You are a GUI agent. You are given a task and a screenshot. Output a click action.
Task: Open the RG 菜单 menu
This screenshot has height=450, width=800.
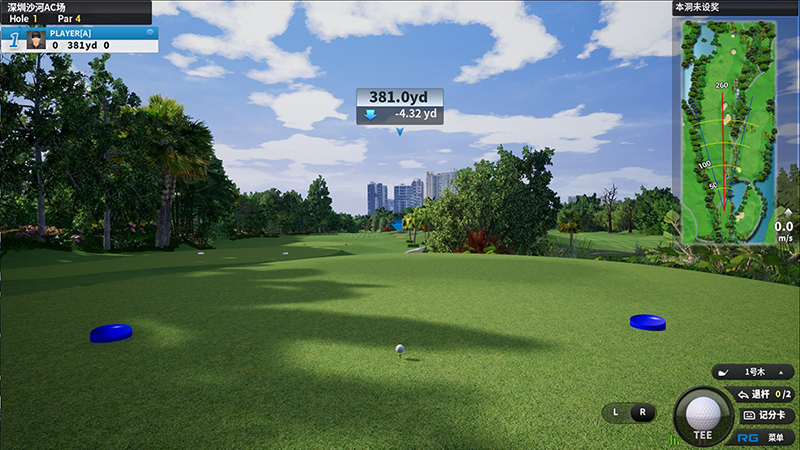coord(766,437)
